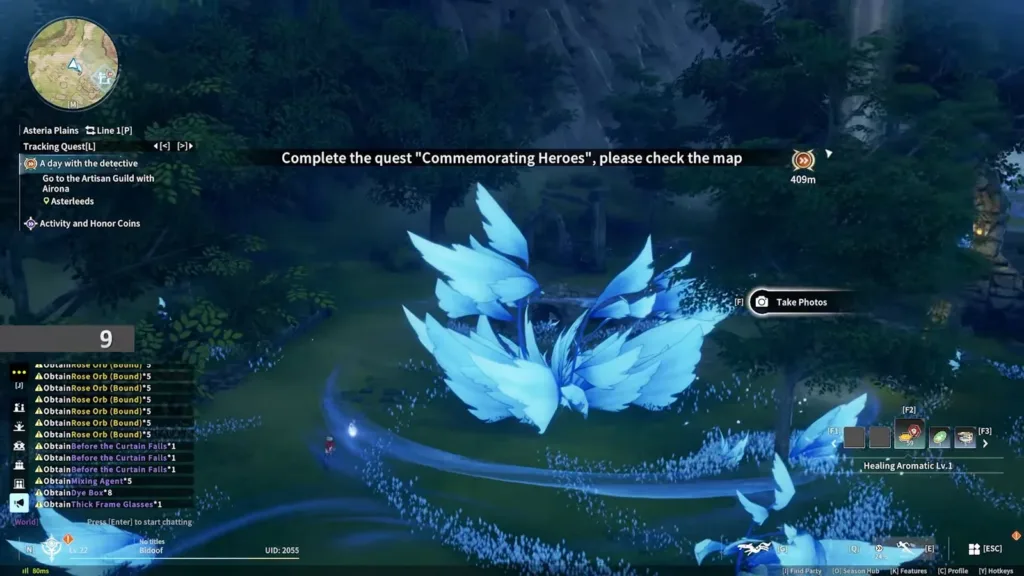Open the main menu grid icon

tap(973, 549)
